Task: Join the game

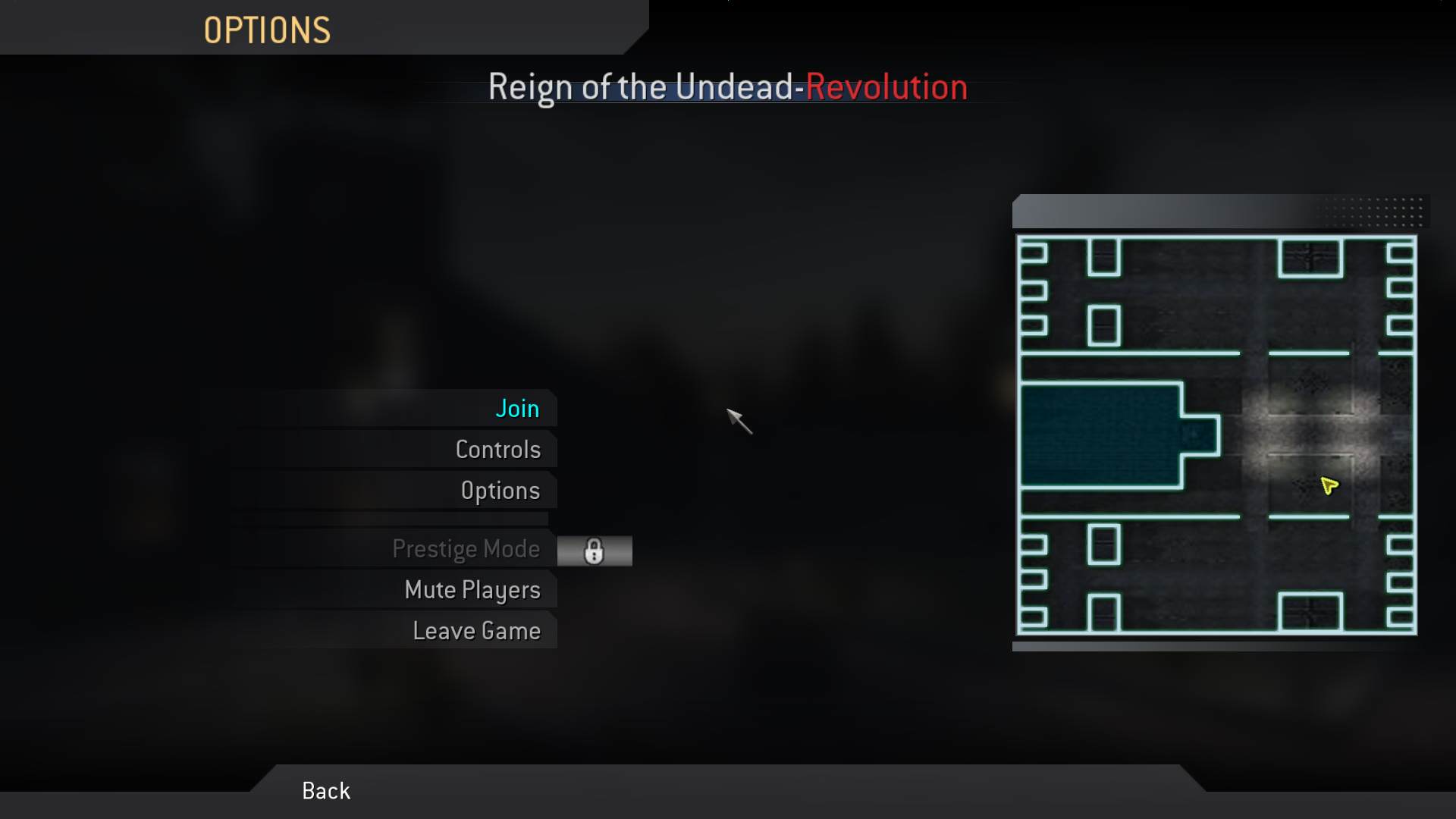Action: click(518, 408)
